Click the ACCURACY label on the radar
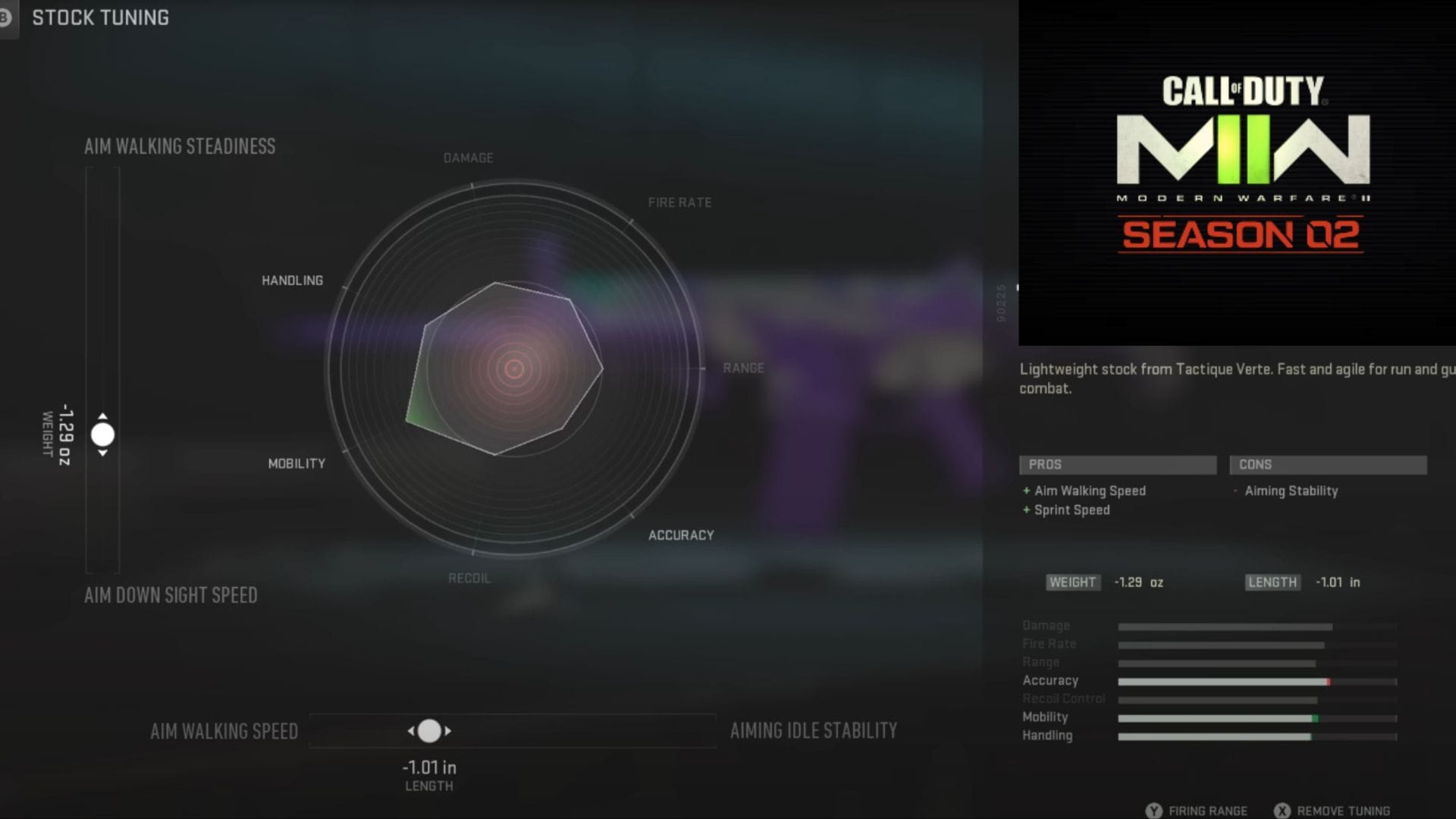This screenshot has width=1456, height=819. 682,534
